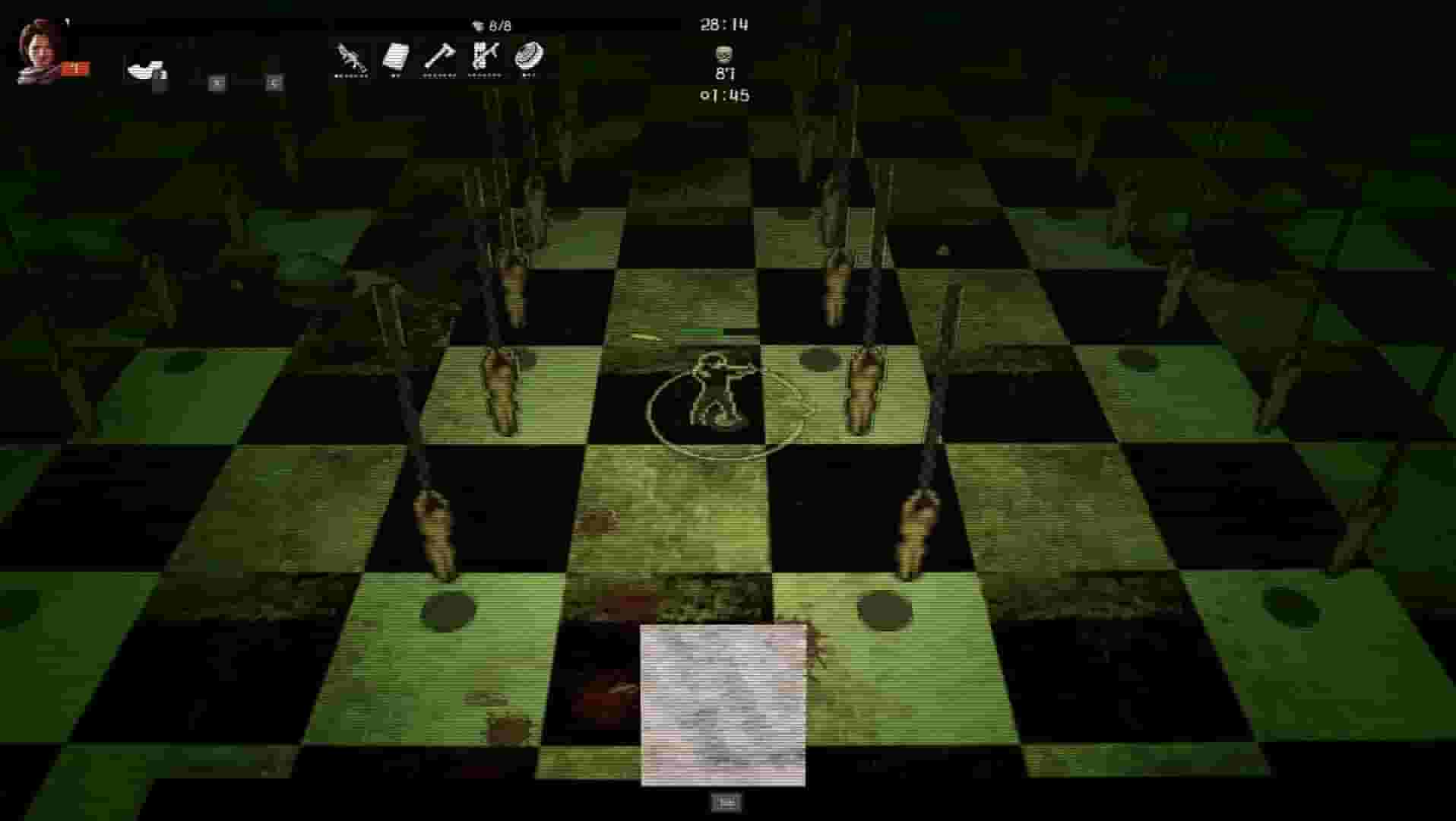Click the 28:14 match clock at the top
The width and height of the screenshot is (1456, 821).
point(723,24)
